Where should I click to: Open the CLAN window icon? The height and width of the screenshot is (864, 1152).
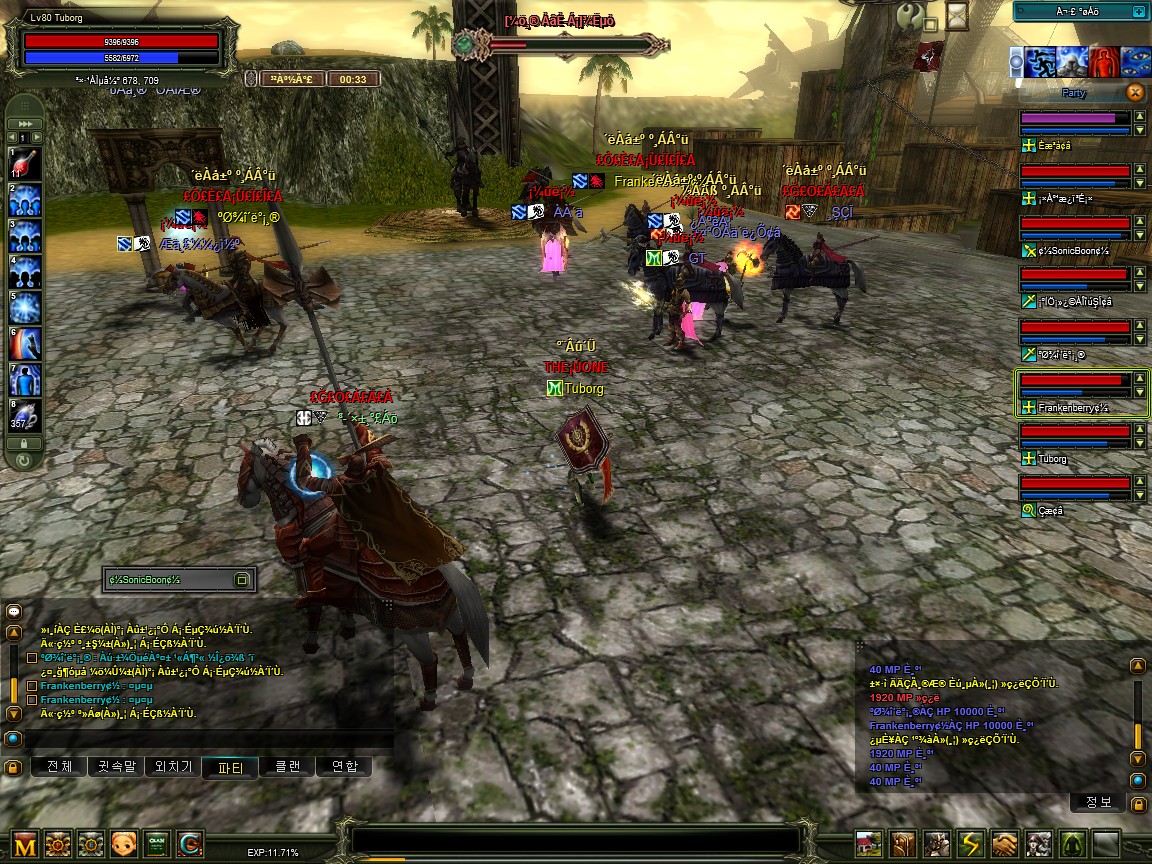point(156,843)
